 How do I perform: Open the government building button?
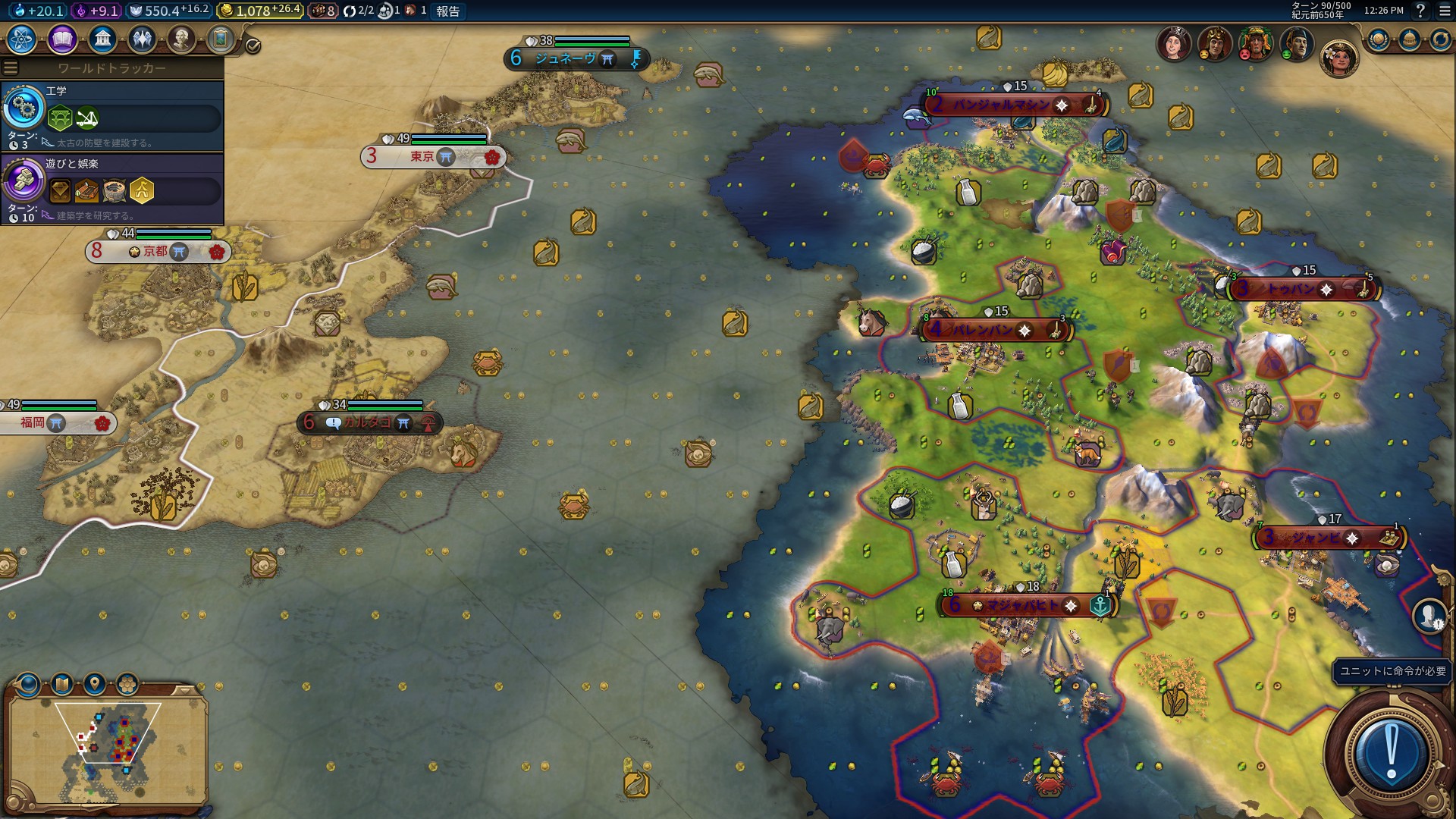(x=102, y=39)
